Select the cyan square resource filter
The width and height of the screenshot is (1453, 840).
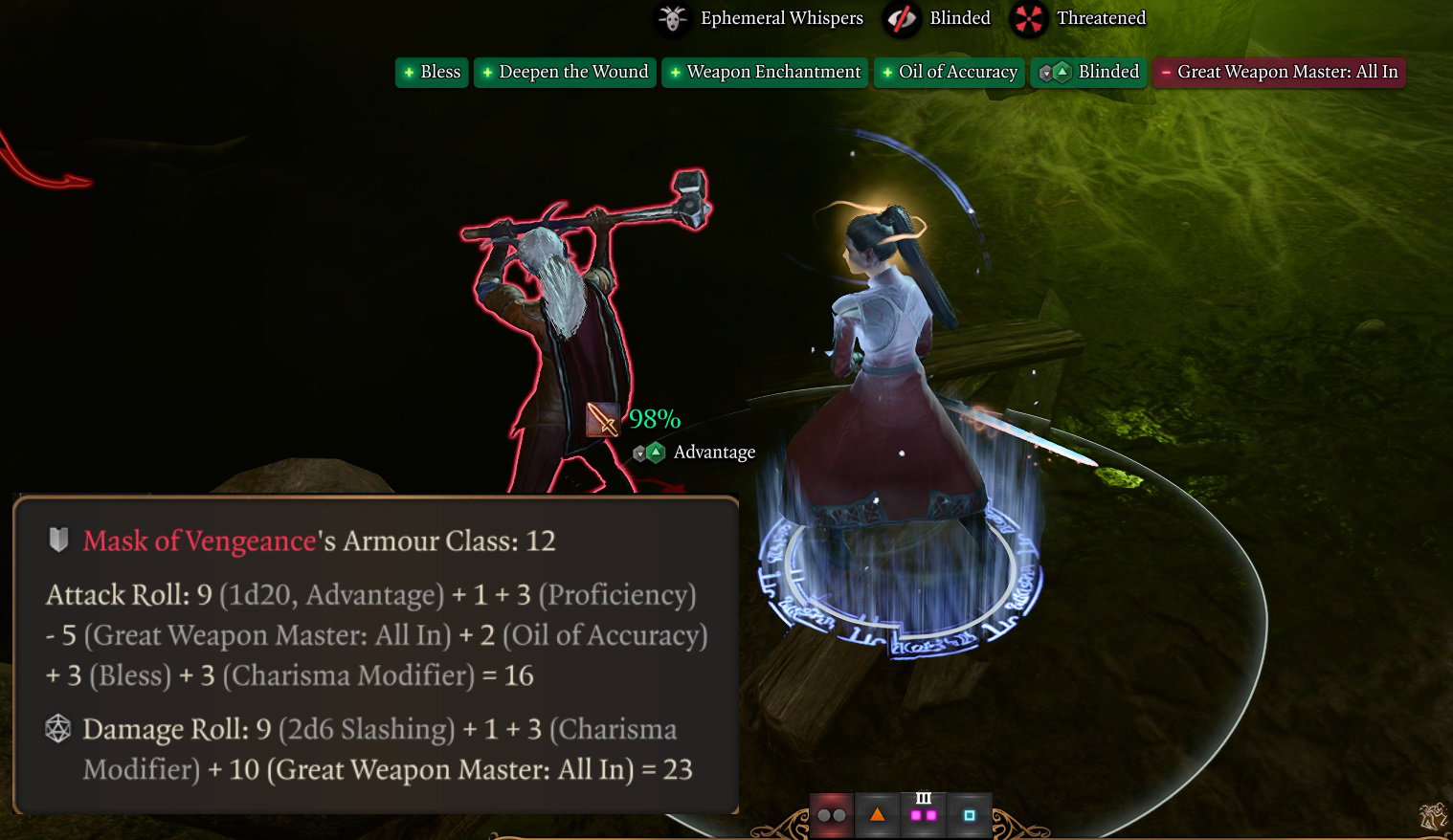[x=969, y=815]
